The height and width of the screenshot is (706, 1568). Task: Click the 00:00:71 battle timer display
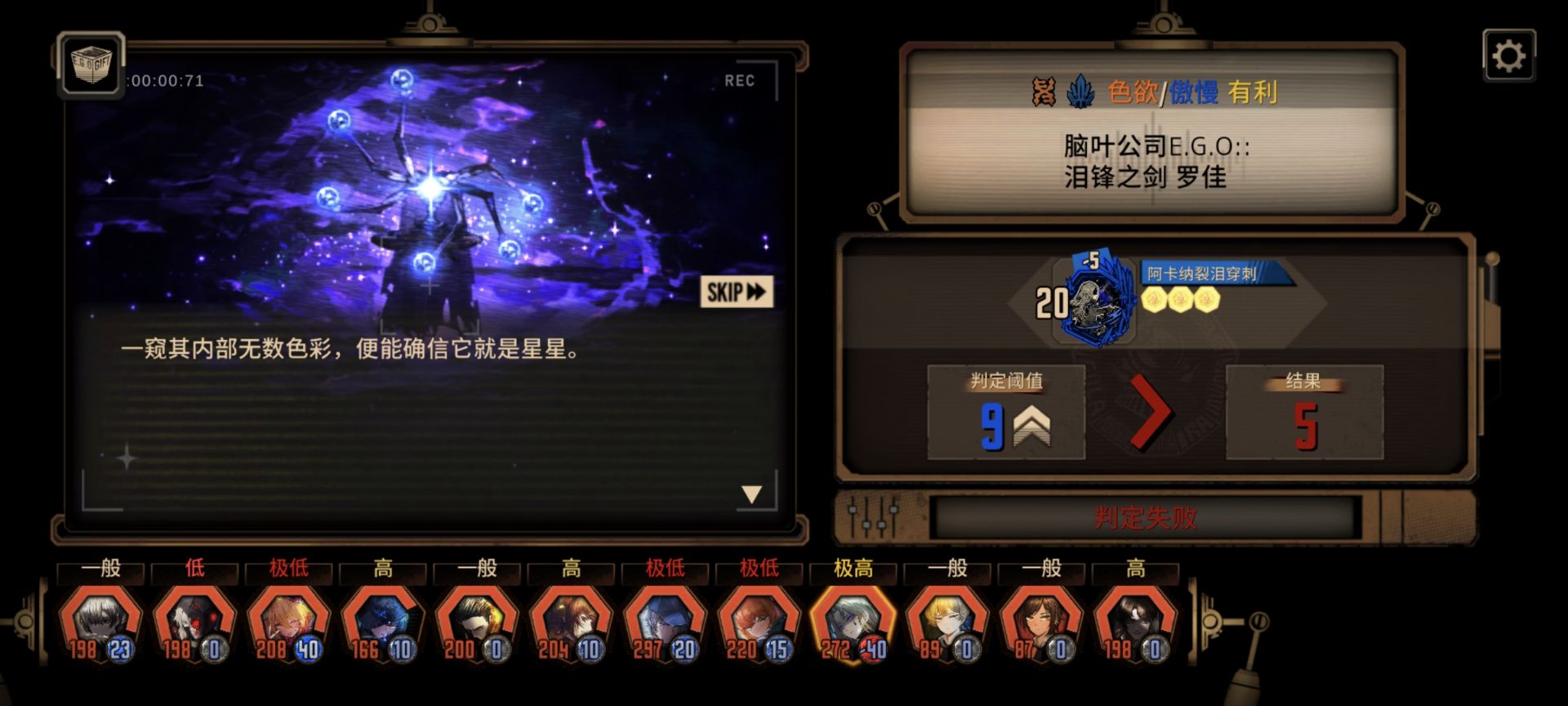tap(163, 79)
